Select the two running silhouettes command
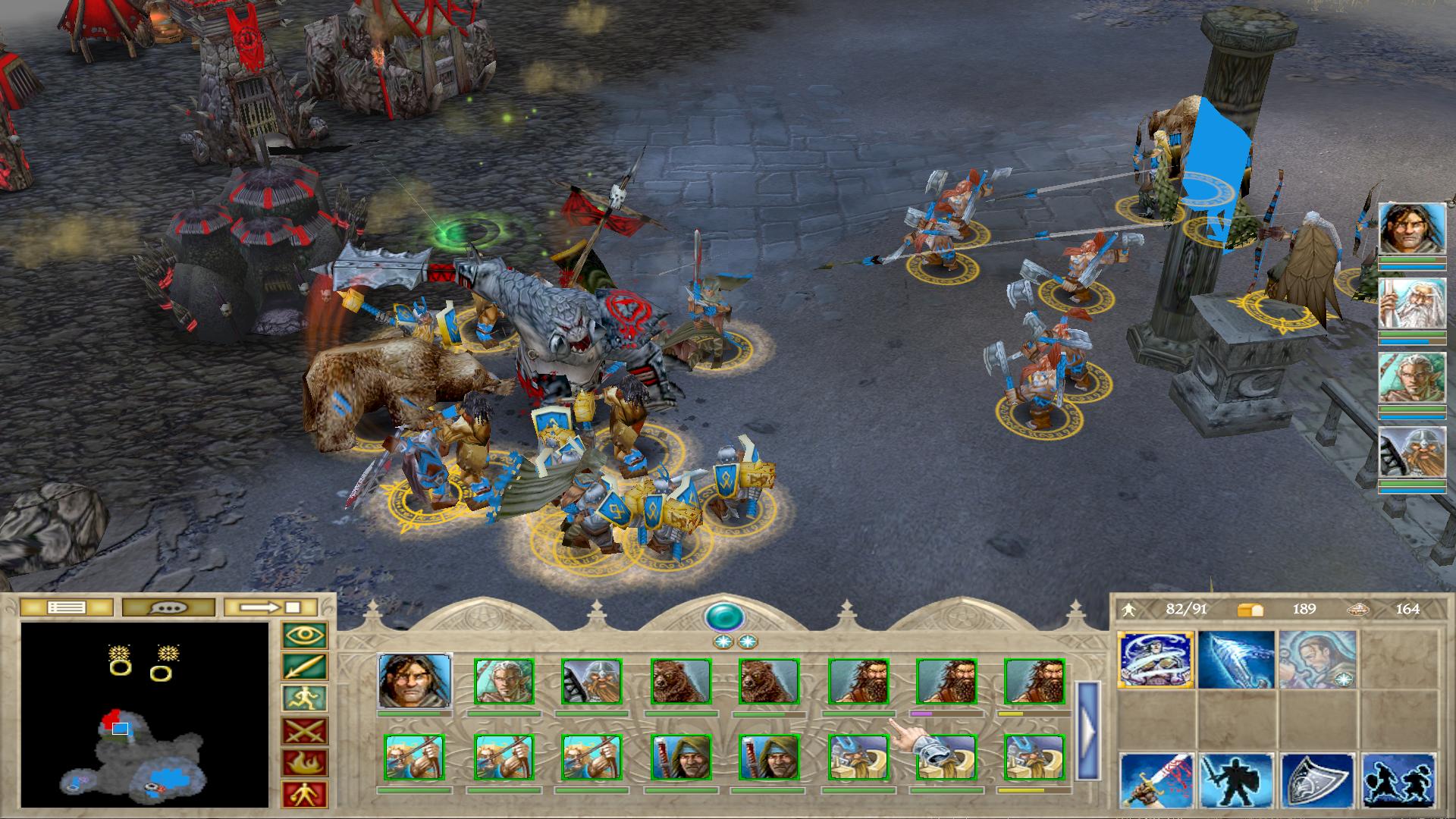Image resolution: width=1456 pixels, height=819 pixels. click(1398, 780)
